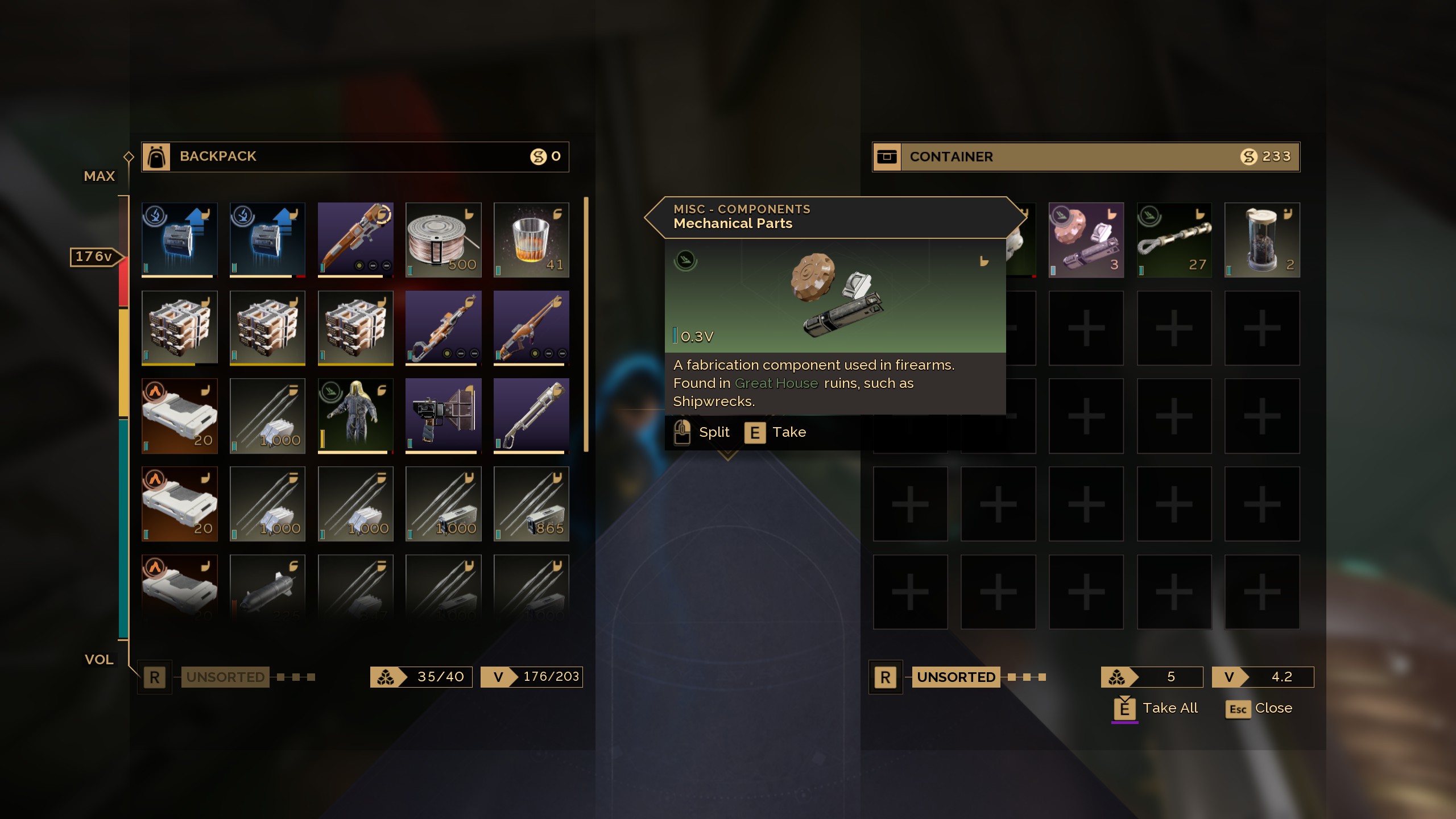Viewport: 1456px width, 819px height.
Task: Select the pistol with shield attachment slot
Action: 443,416
